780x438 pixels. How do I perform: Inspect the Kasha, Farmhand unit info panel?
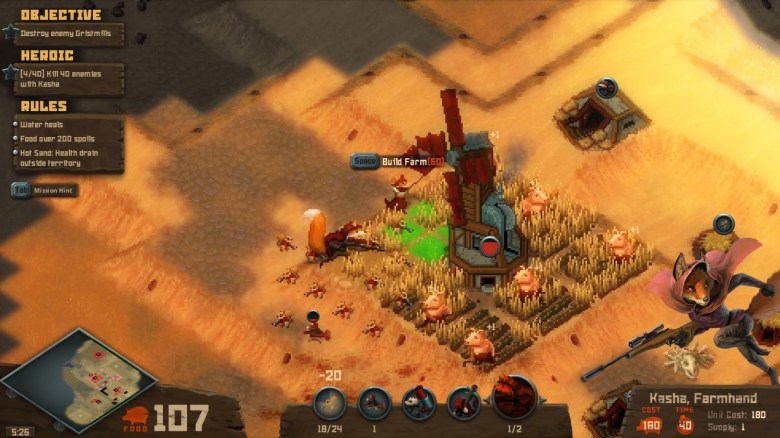701,410
